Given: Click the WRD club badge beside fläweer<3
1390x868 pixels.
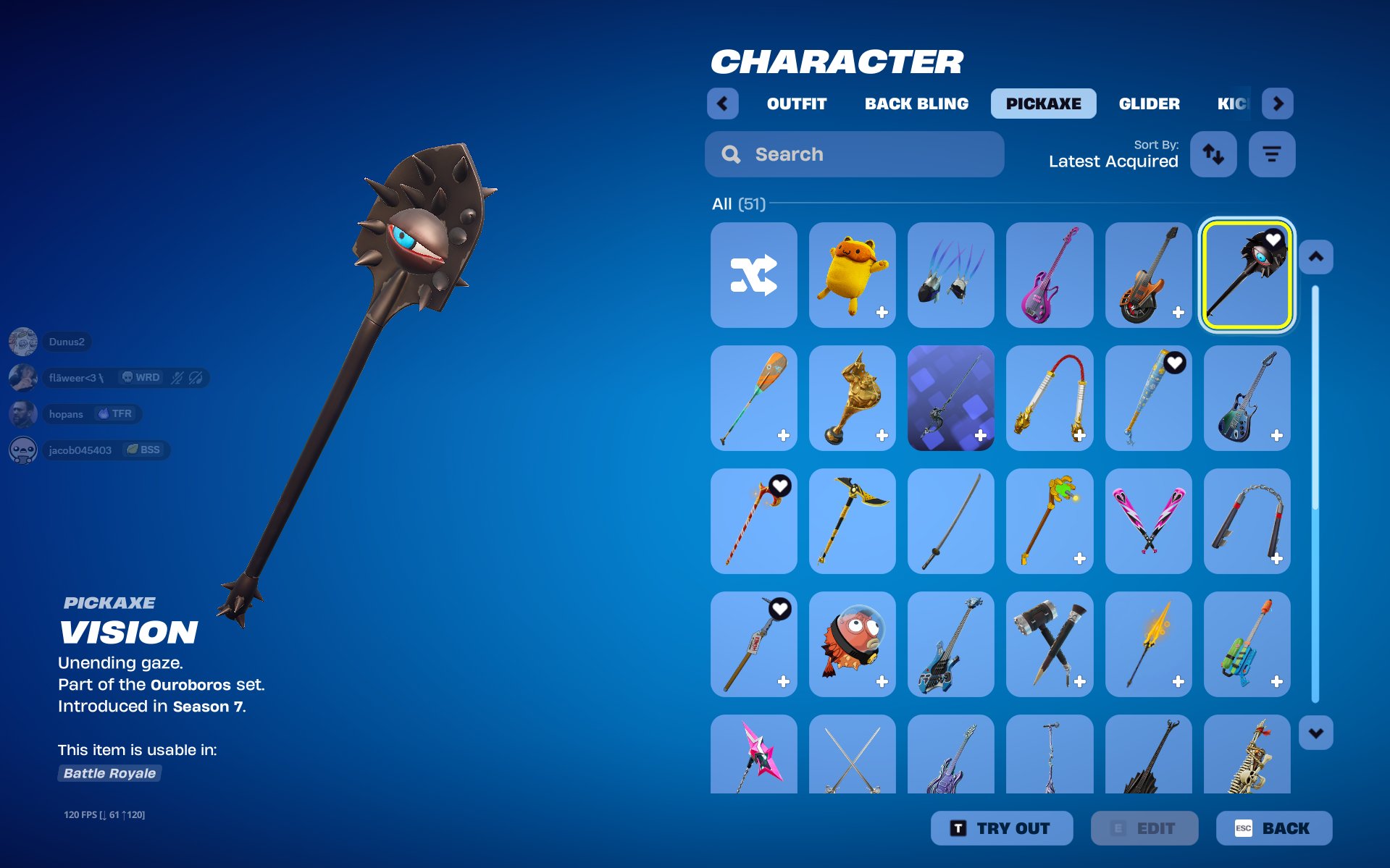Looking at the screenshot, I should click(x=141, y=377).
